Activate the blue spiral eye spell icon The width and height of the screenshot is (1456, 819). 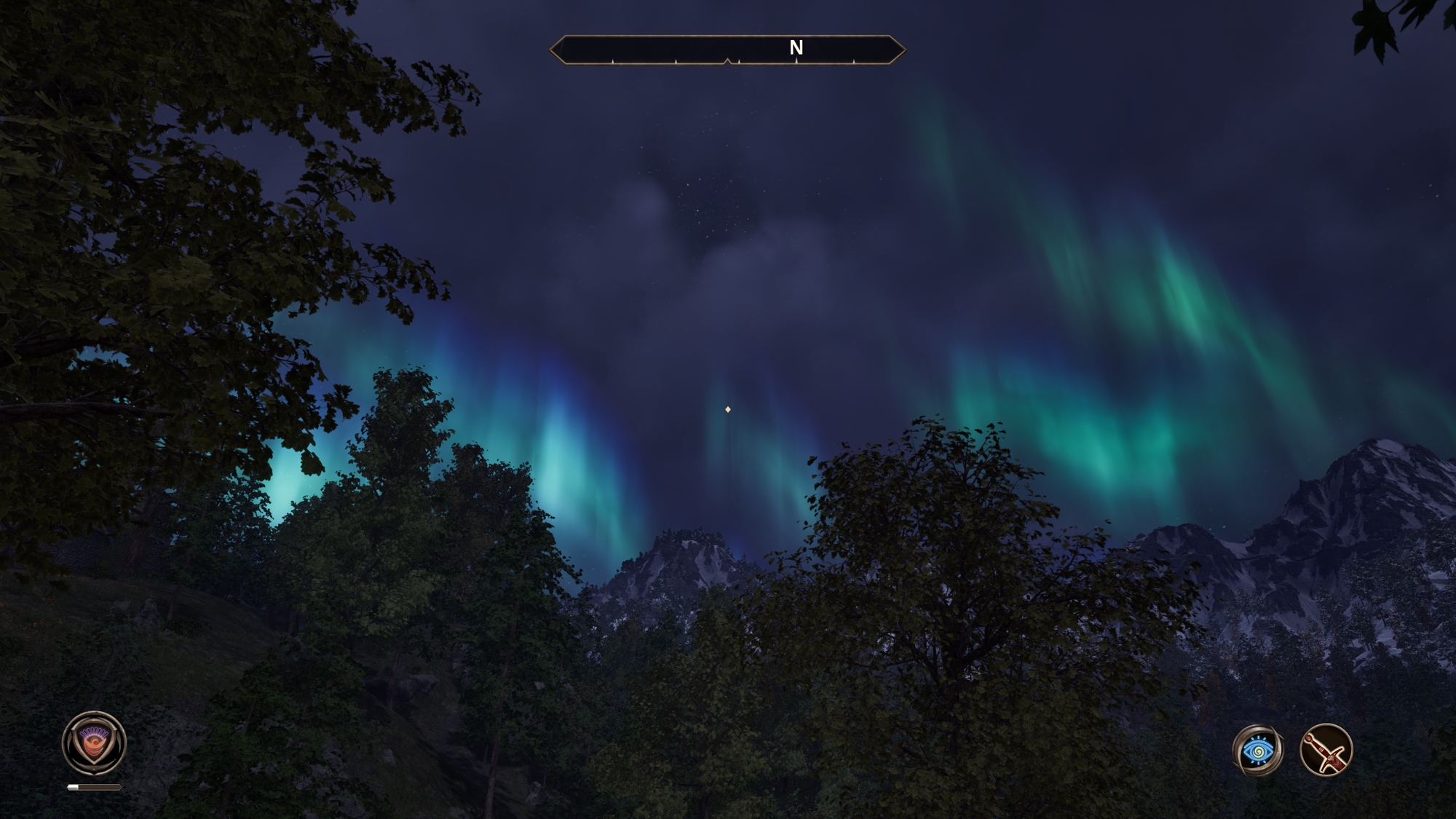(x=1258, y=750)
